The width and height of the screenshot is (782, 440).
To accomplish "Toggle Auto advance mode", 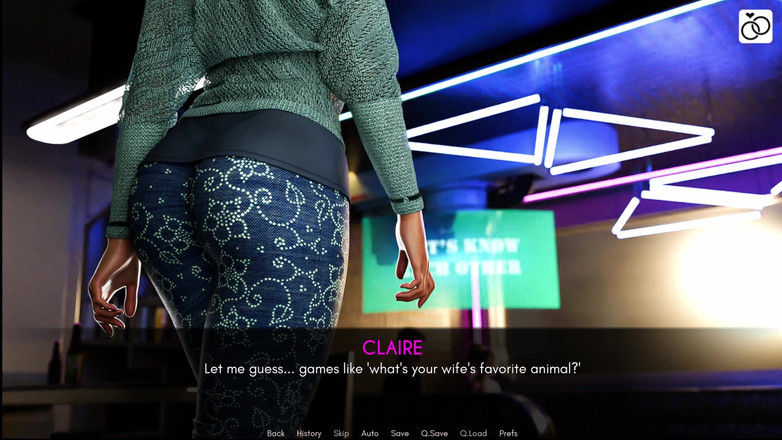I will click(369, 433).
